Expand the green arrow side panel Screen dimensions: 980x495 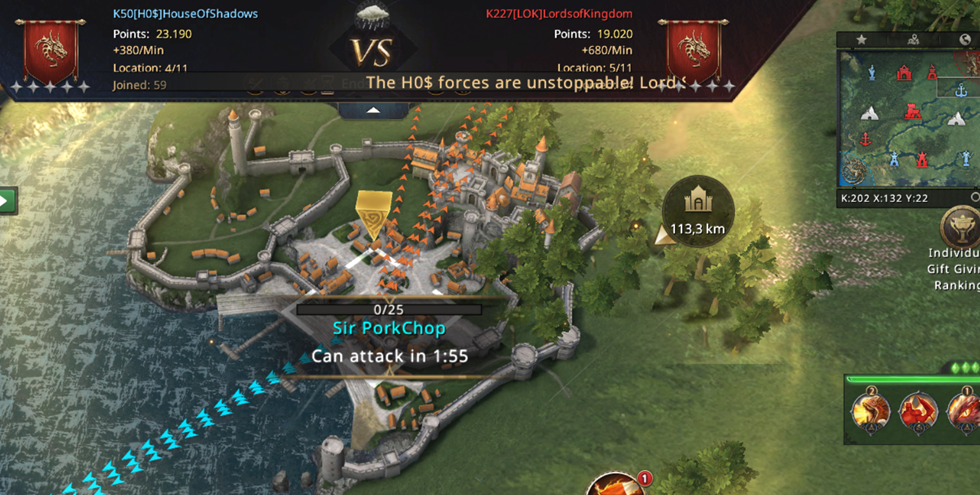(x=7, y=200)
